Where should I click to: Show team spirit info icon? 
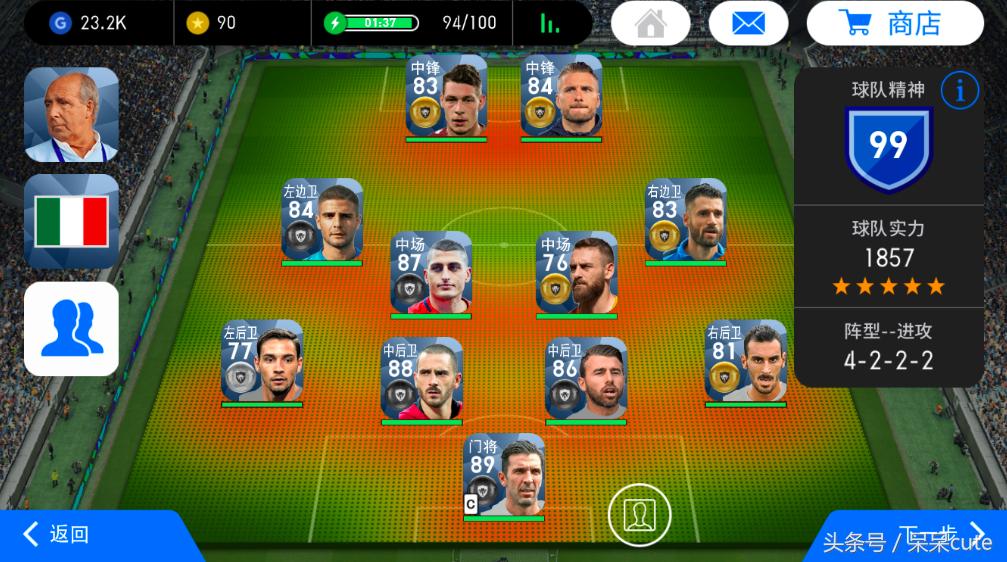coord(959,91)
